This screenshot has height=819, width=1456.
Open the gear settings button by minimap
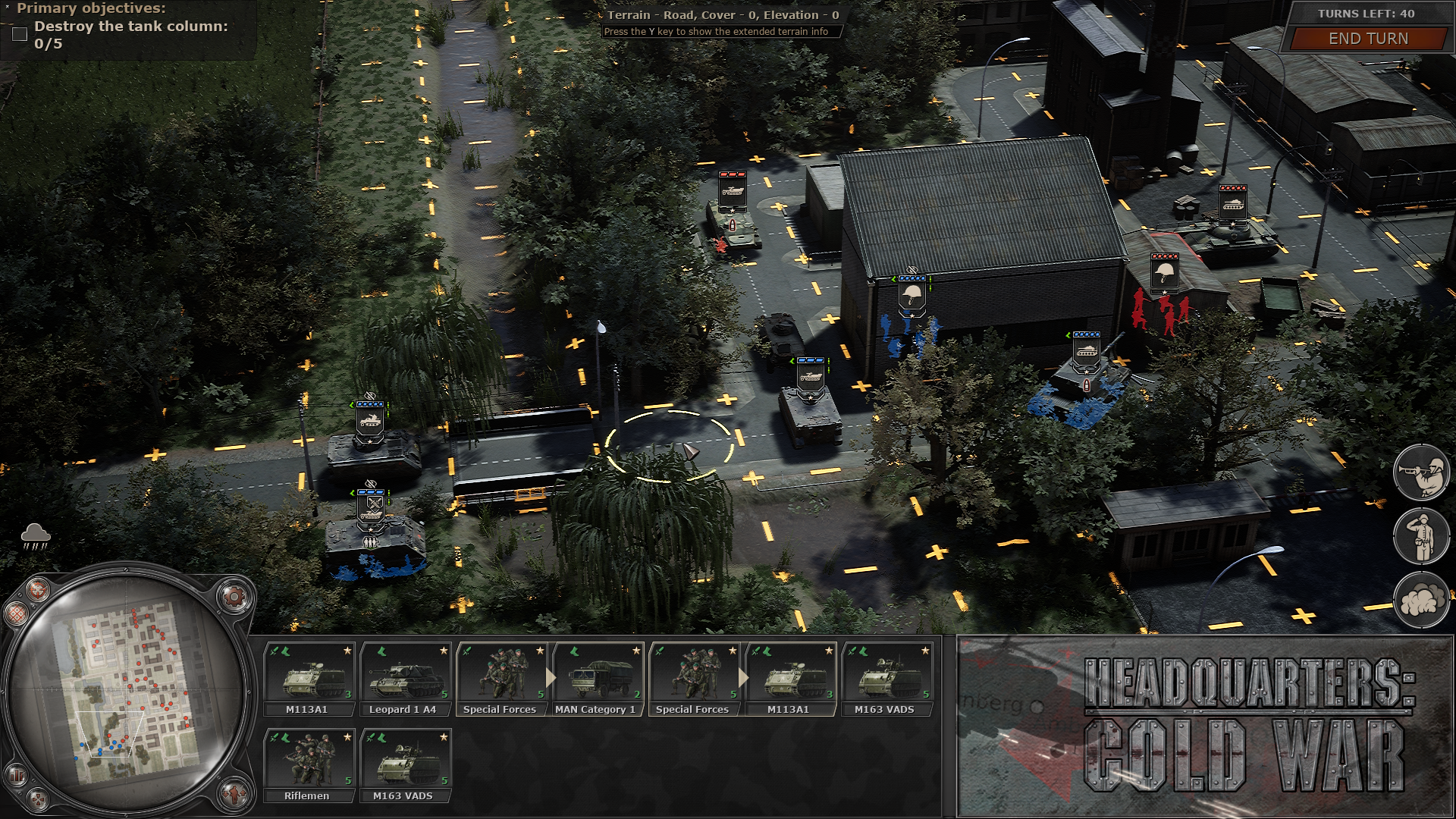click(234, 597)
